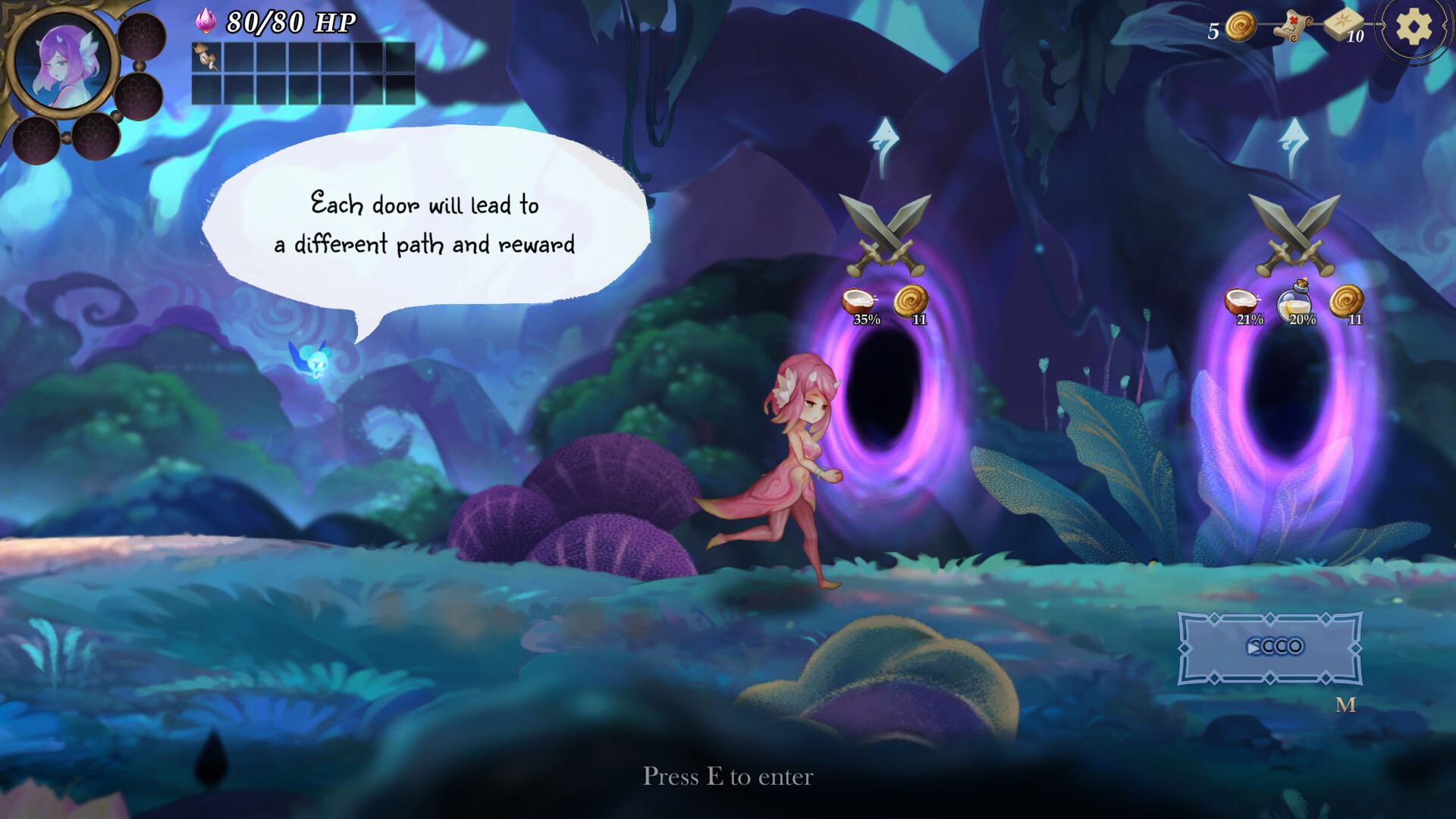Screen dimensions: 1456x819
Task: Click the potion reward icon on the right door
Action: (x=1298, y=300)
